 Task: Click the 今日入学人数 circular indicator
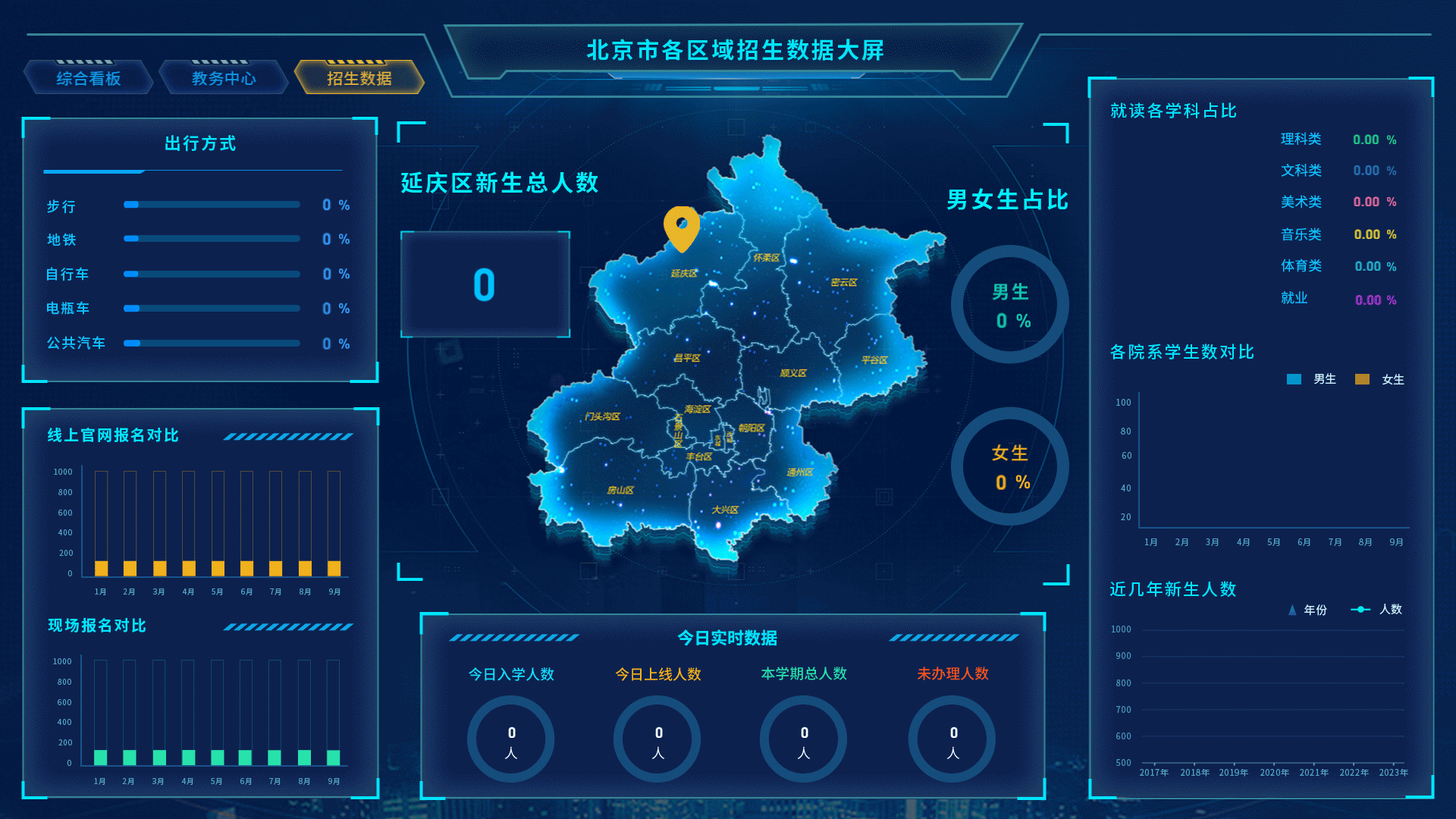click(510, 739)
